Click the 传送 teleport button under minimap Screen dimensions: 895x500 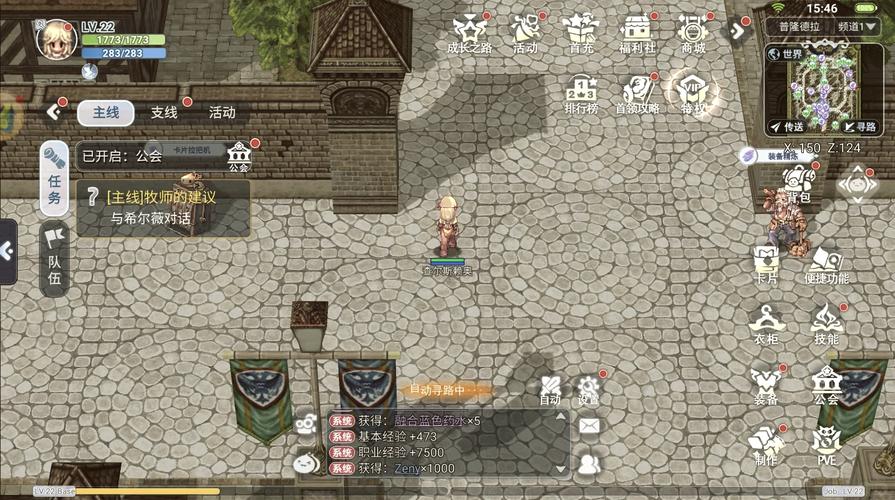point(787,127)
